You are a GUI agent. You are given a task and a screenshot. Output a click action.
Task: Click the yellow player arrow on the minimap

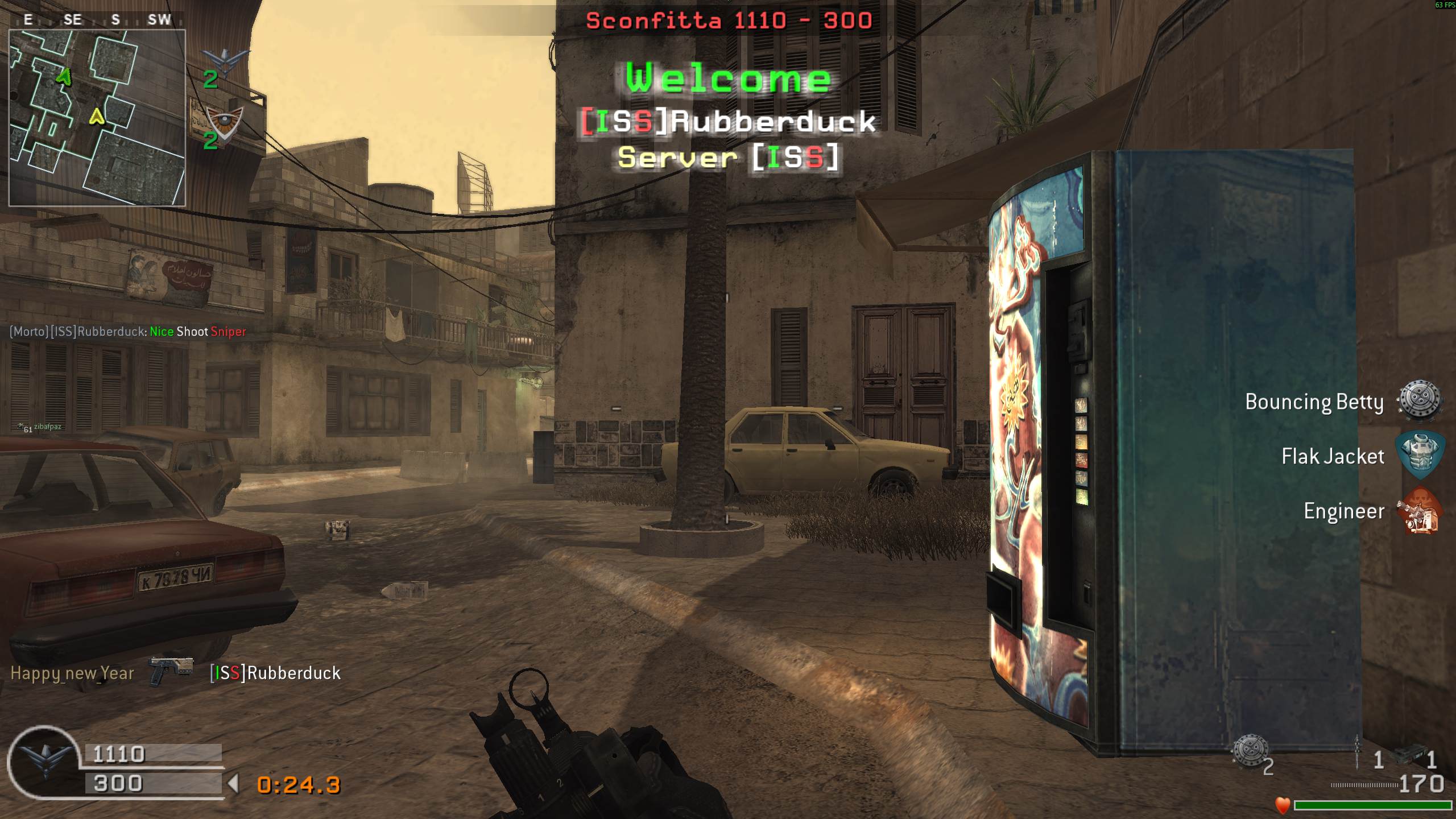point(97,117)
